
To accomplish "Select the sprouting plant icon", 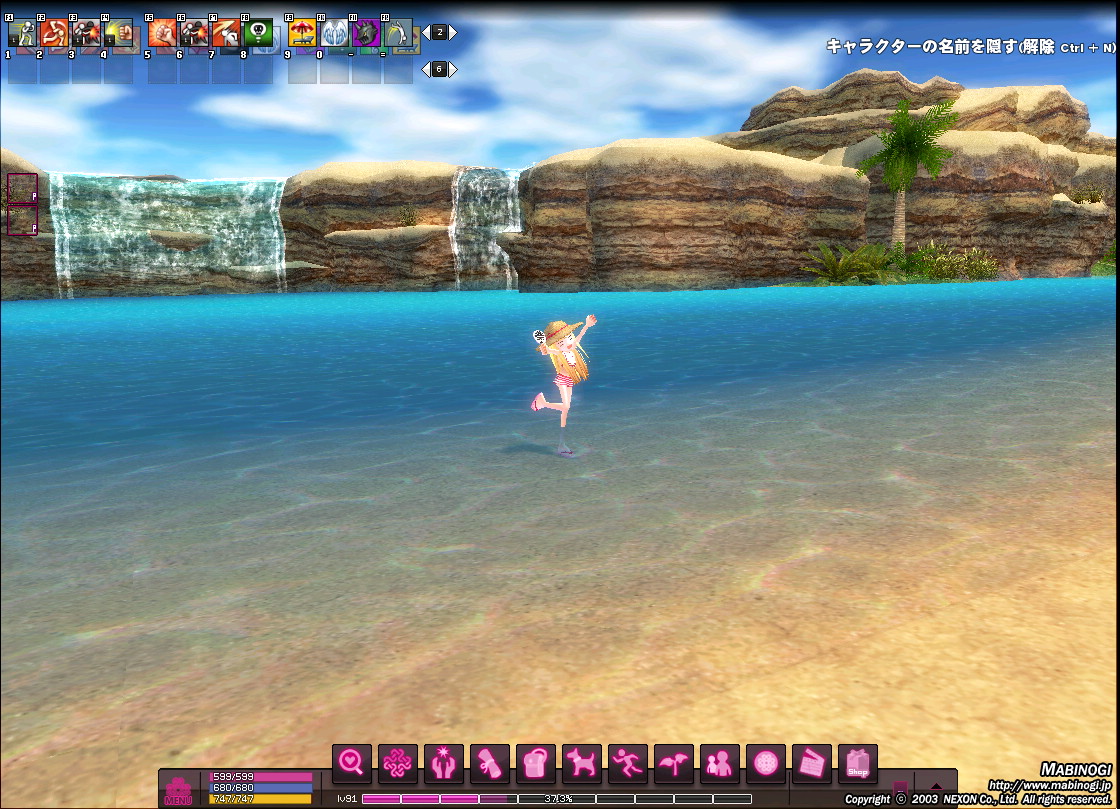I will click(674, 764).
